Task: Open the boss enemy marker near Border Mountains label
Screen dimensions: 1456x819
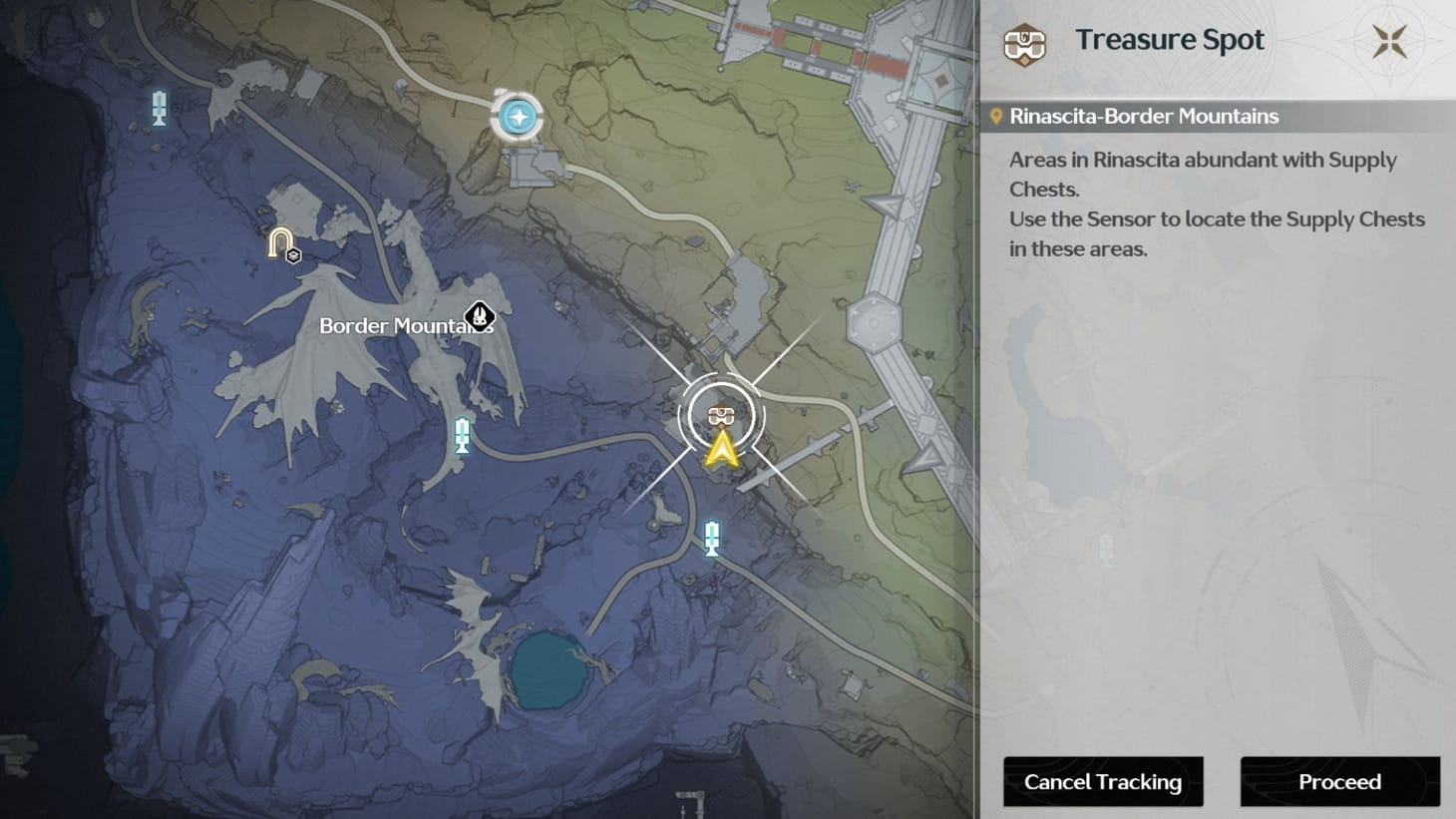Action: (480, 317)
